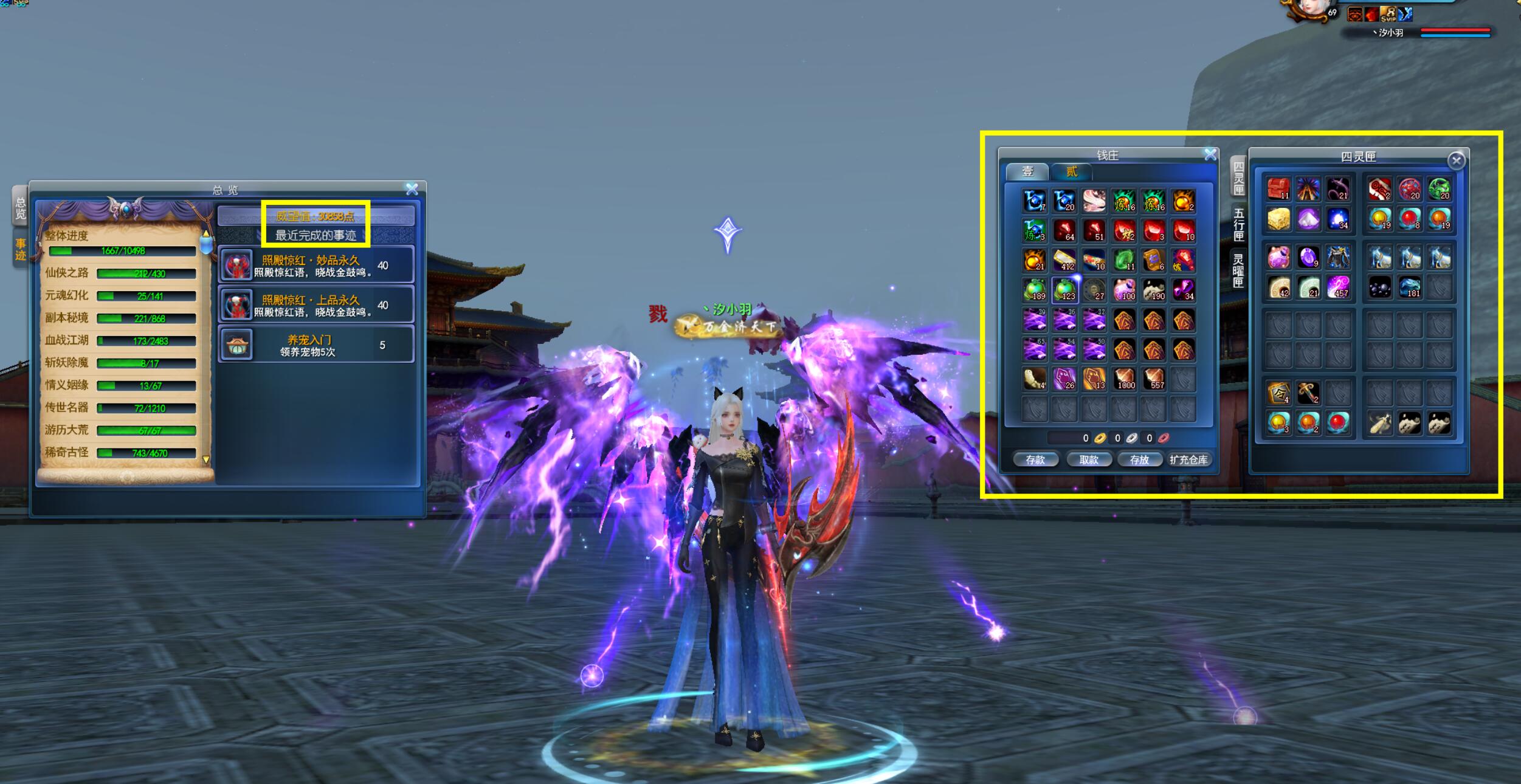1521x784 pixels.
Task: Open the 五行匣 side tab
Action: click(1238, 223)
